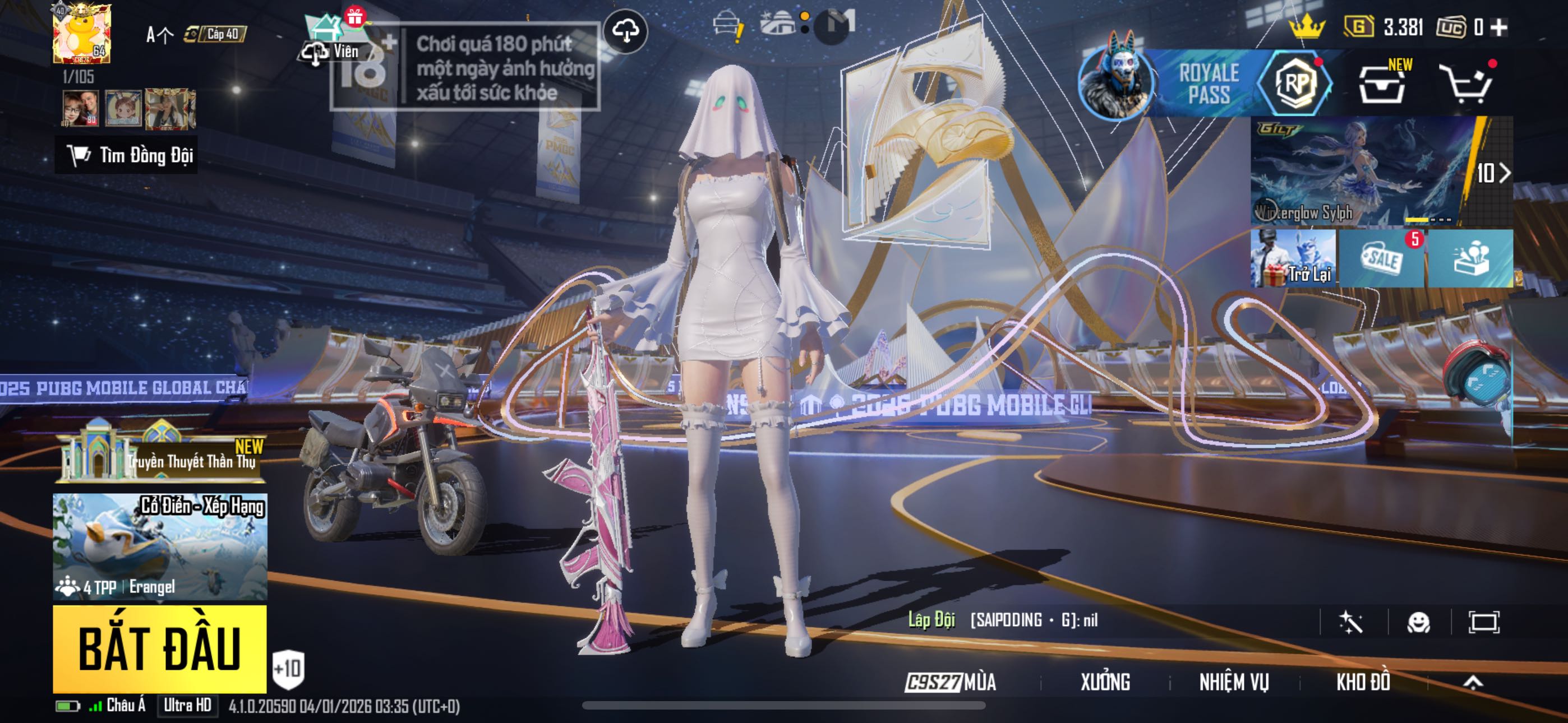Open NHIỆM VỤ missions

coord(1234,682)
